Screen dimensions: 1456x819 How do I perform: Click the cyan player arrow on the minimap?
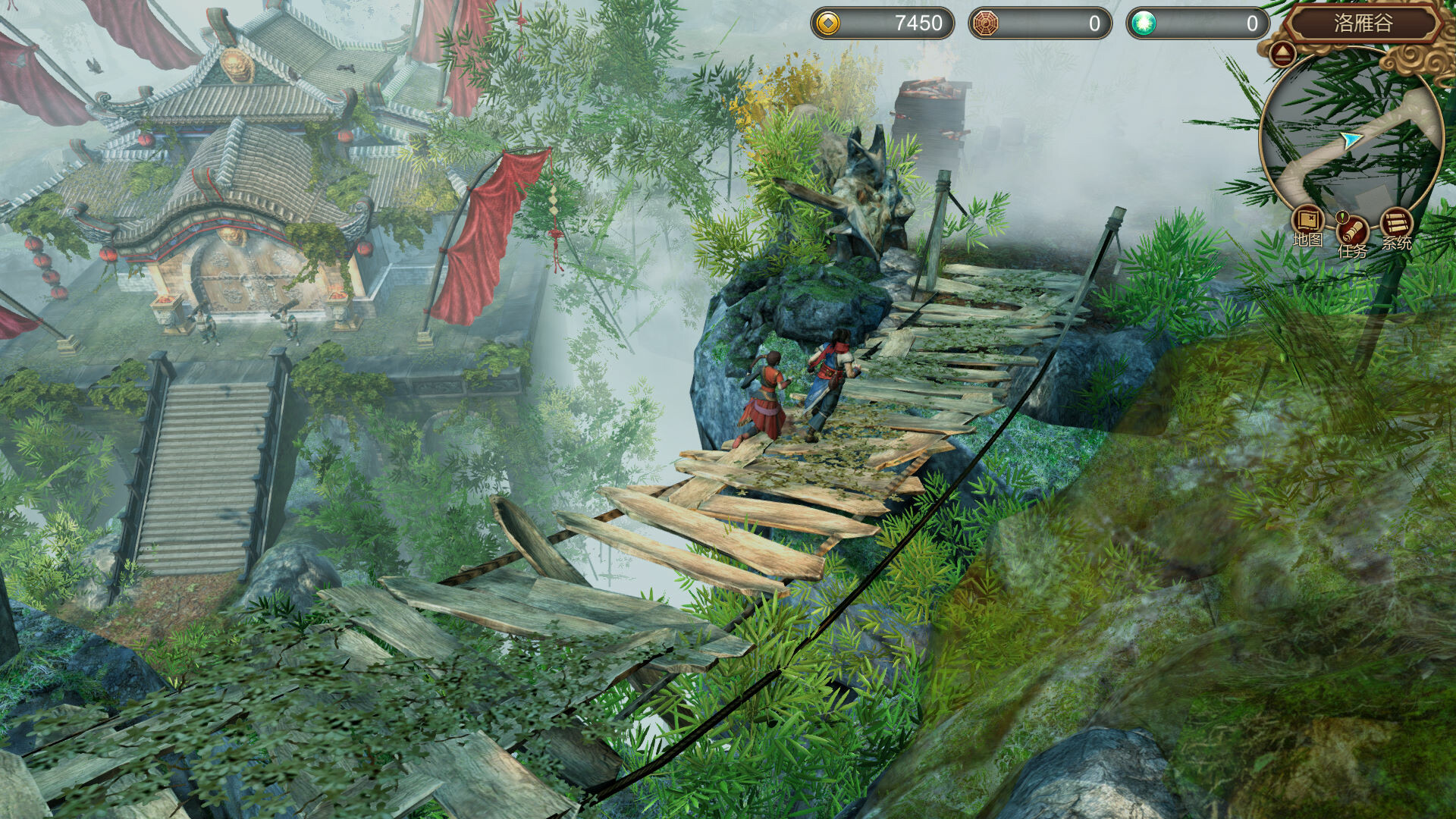tap(1350, 139)
